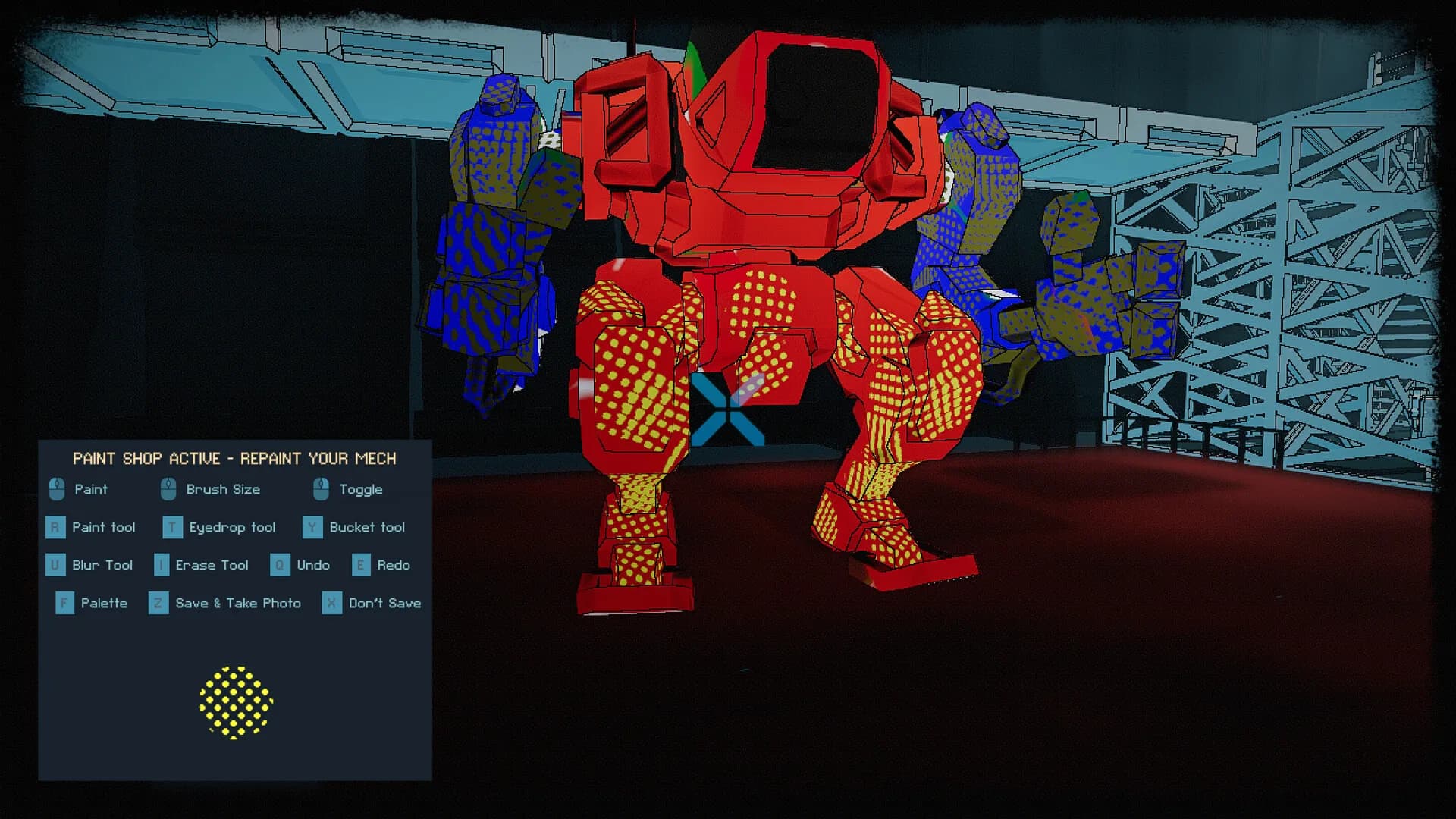Click the left-mouse Paint icon
The image size is (1456, 819).
click(56, 490)
